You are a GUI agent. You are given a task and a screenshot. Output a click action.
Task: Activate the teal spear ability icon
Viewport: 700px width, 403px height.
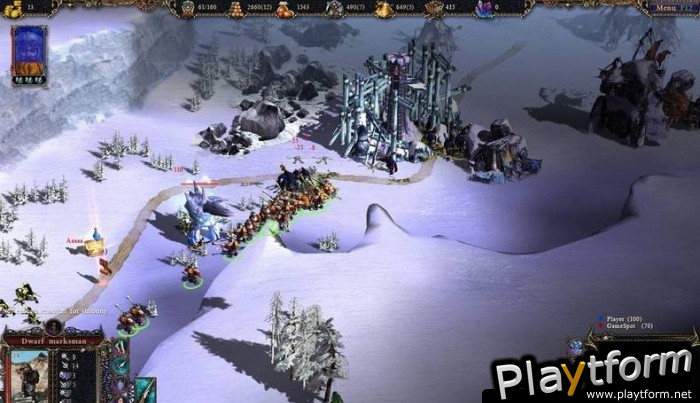click(x=119, y=364)
